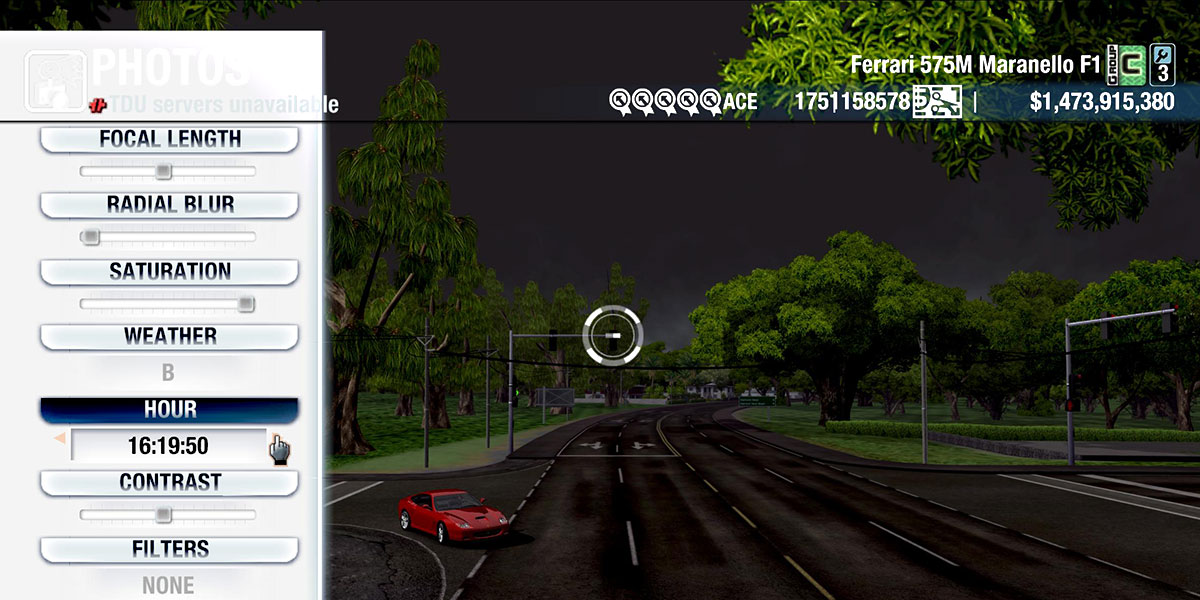Click the Saturation slider handle
The height and width of the screenshot is (600, 1200).
[246, 304]
